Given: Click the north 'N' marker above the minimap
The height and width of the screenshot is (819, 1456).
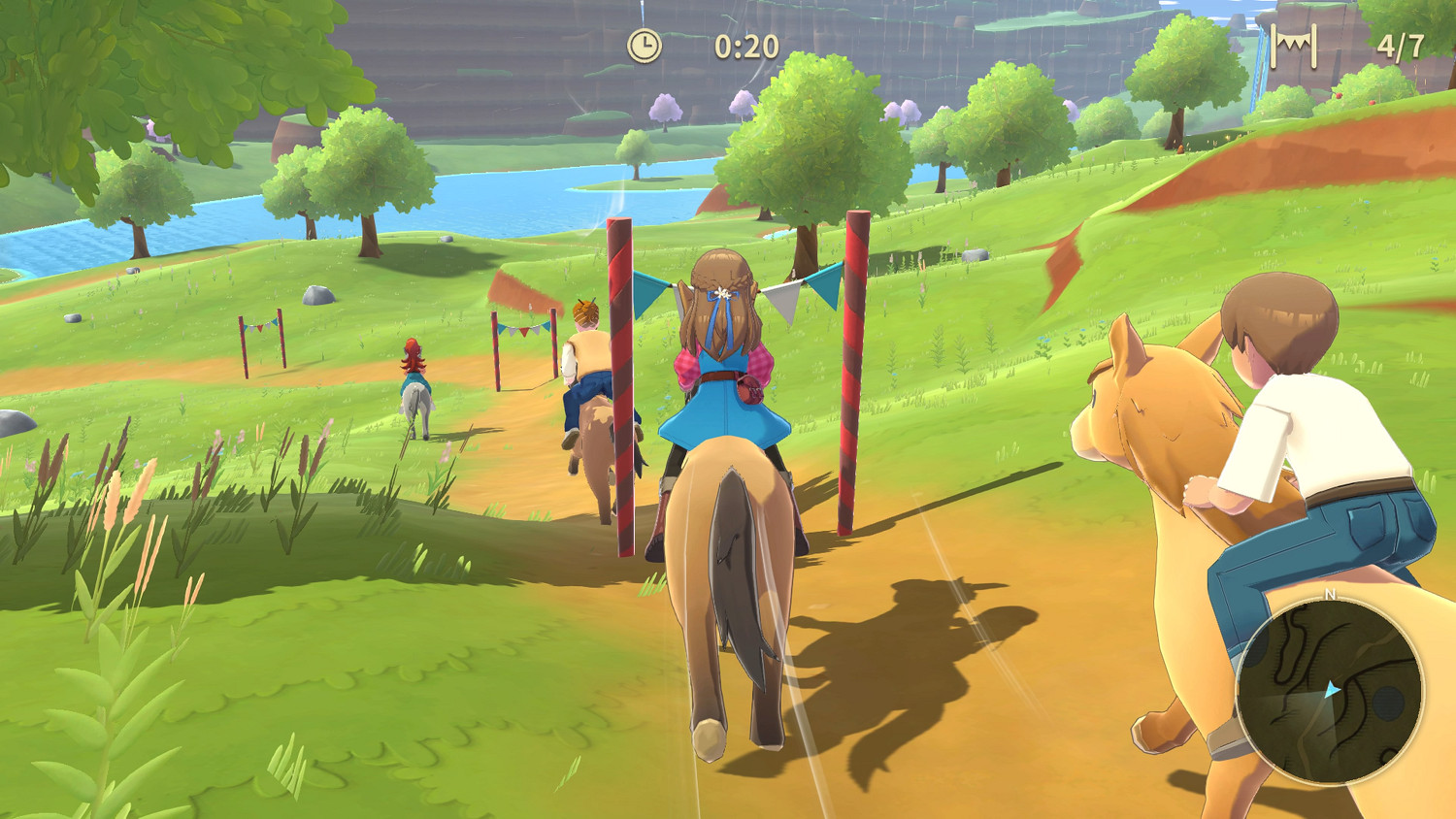Looking at the screenshot, I should pyautogui.click(x=1330, y=594).
